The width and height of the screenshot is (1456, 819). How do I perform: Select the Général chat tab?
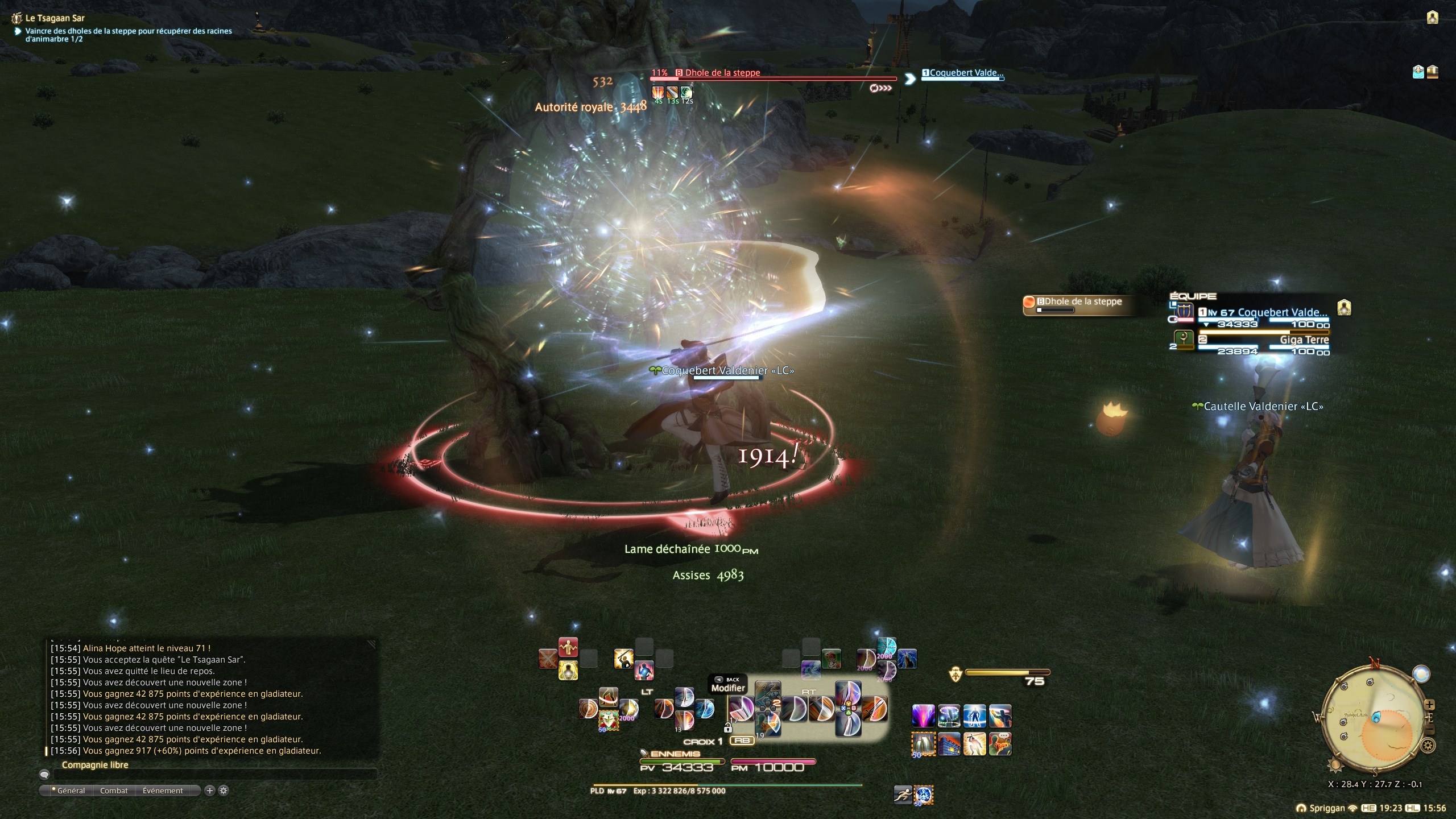coord(71,791)
